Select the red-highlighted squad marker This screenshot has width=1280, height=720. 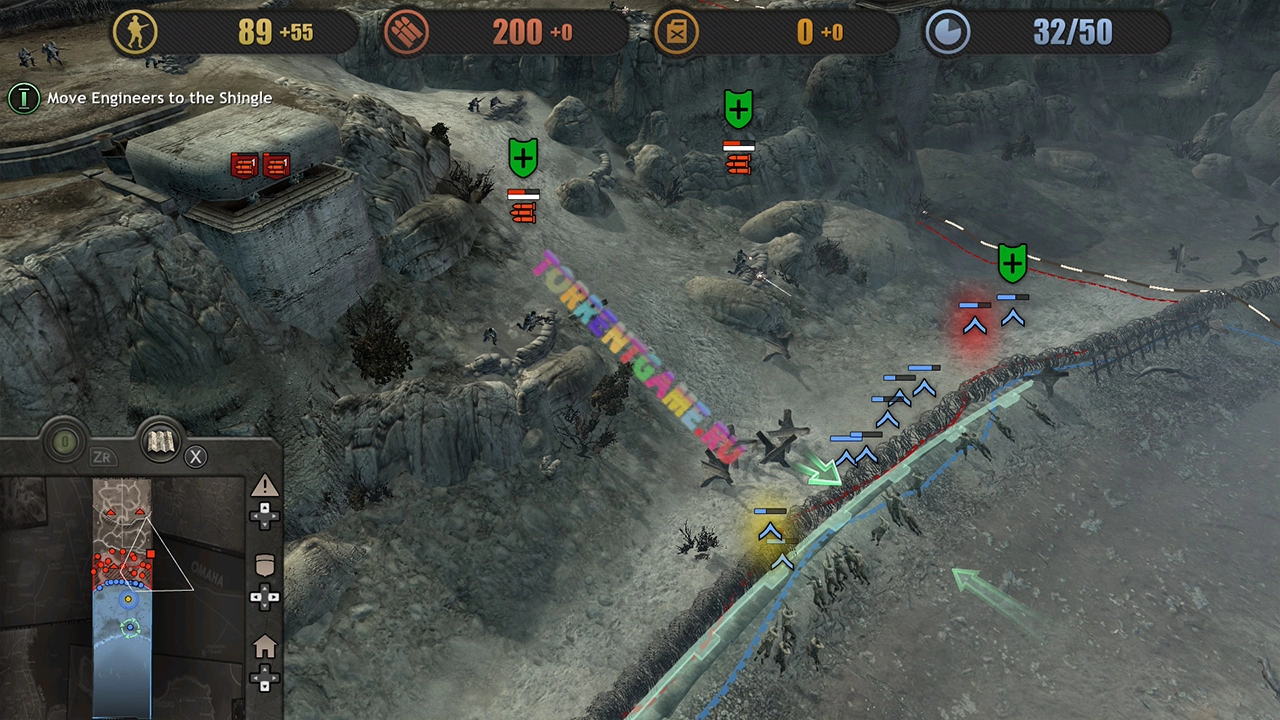(974, 324)
